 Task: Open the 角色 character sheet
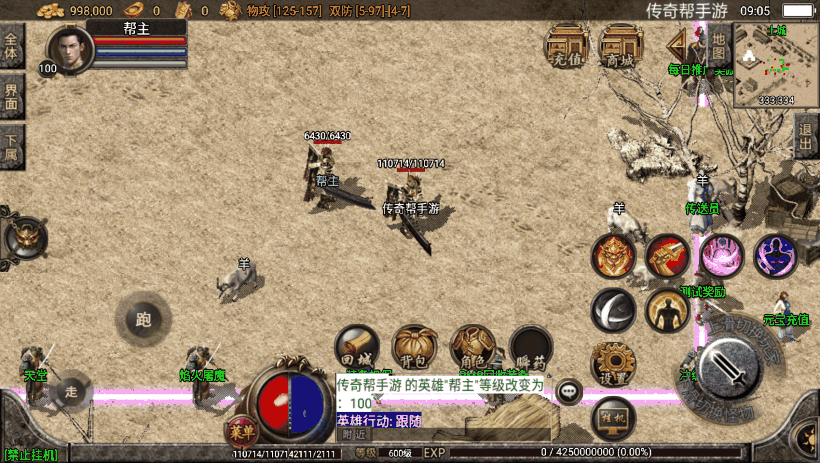coord(472,348)
